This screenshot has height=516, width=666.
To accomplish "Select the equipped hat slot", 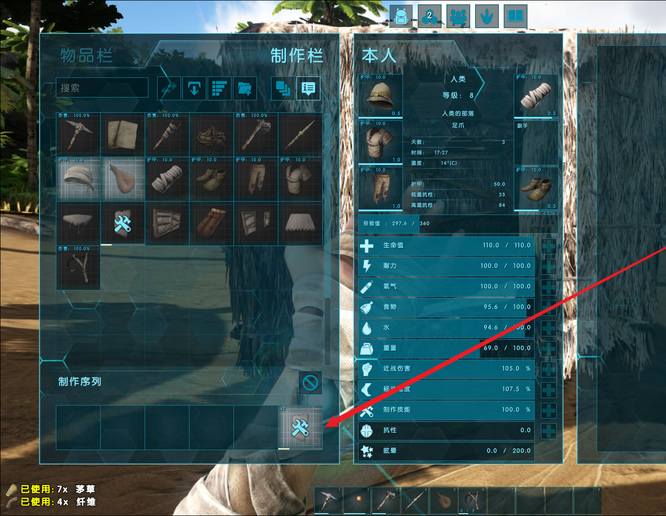I will (381, 99).
